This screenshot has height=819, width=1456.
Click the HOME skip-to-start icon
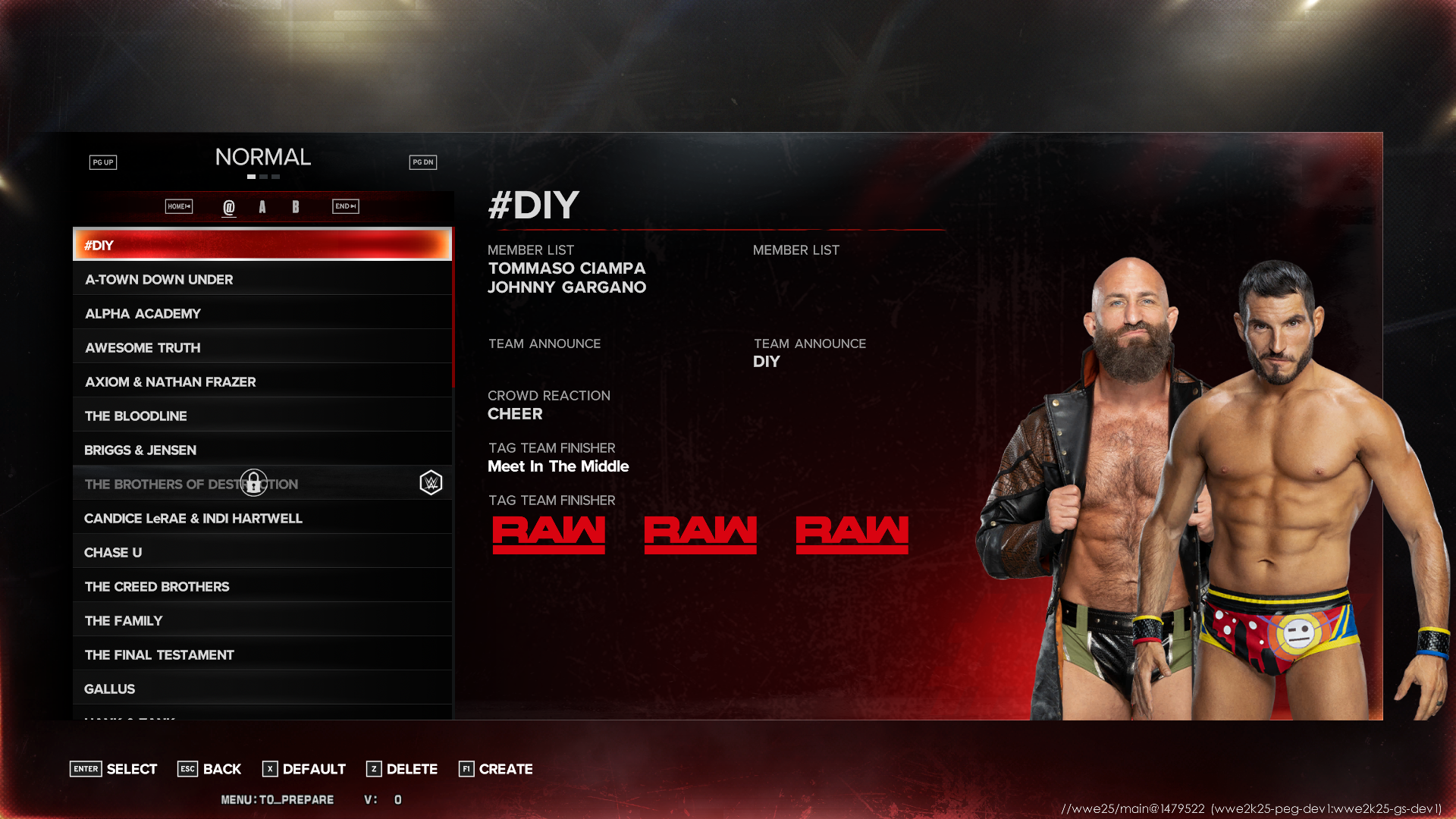177,206
